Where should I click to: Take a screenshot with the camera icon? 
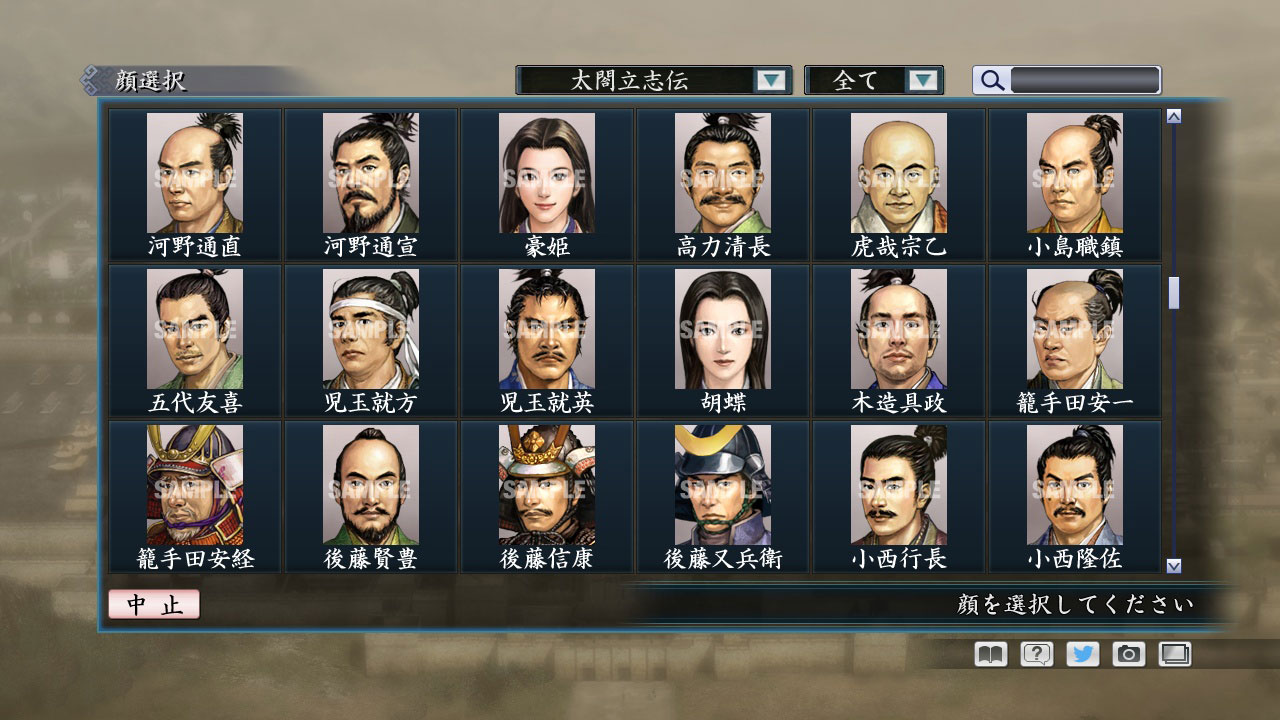[x=1129, y=654]
